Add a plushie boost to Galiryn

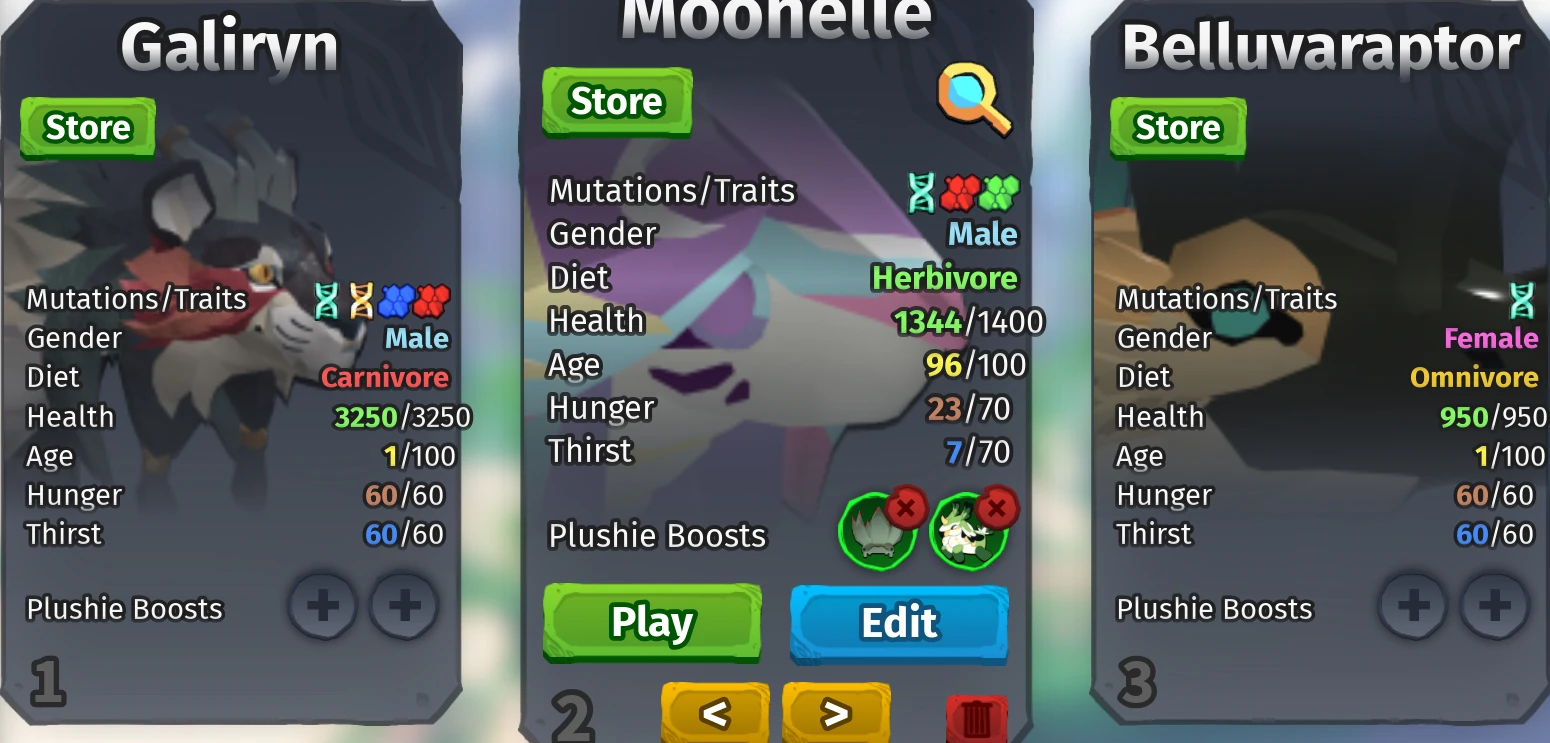pos(321,606)
